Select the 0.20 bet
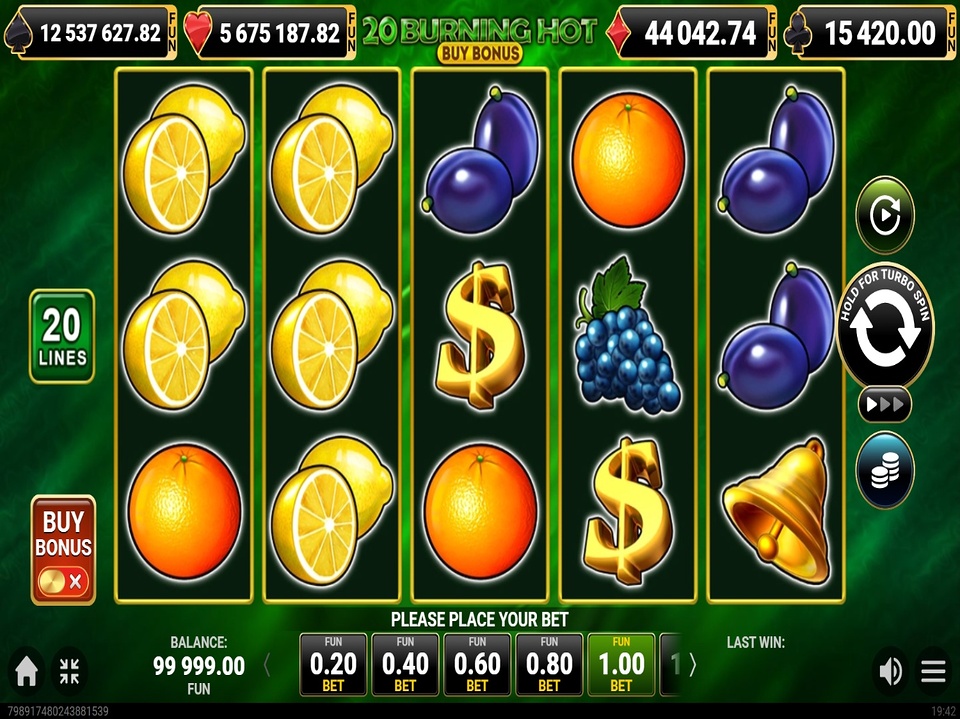Screen dimensions: 960x719 (333, 664)
